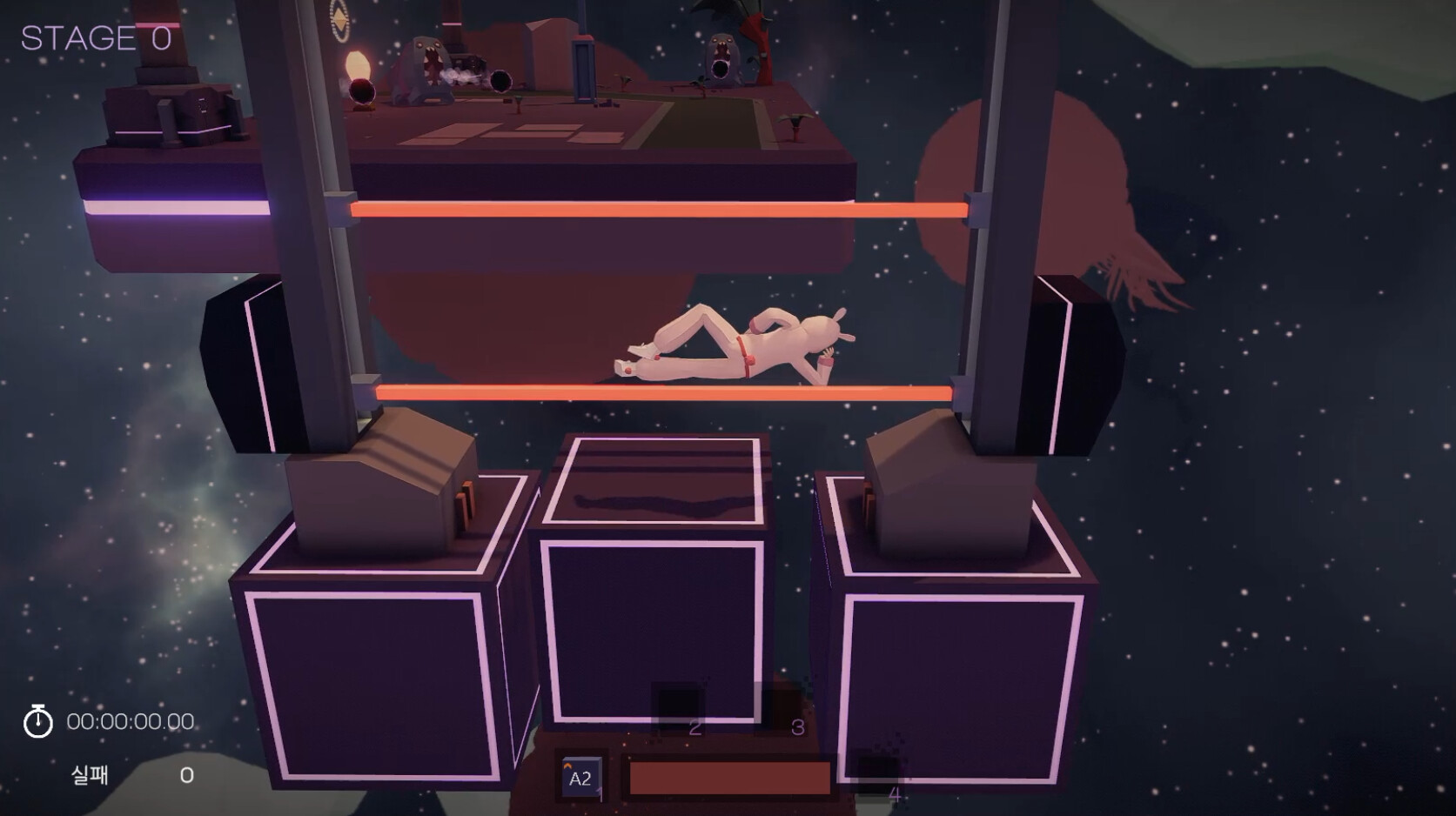Expand the number 4 checkpoint marker

pyautogui.click(x=896, y=793)
